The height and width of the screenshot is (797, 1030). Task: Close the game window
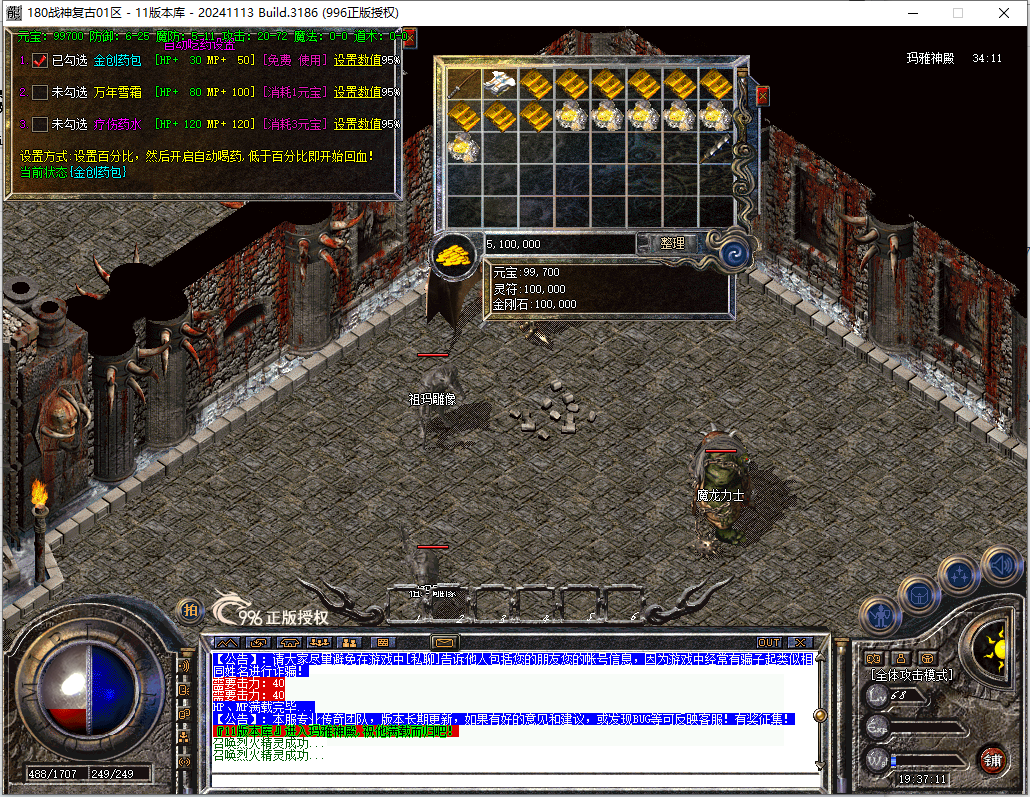click(1002, 13)
